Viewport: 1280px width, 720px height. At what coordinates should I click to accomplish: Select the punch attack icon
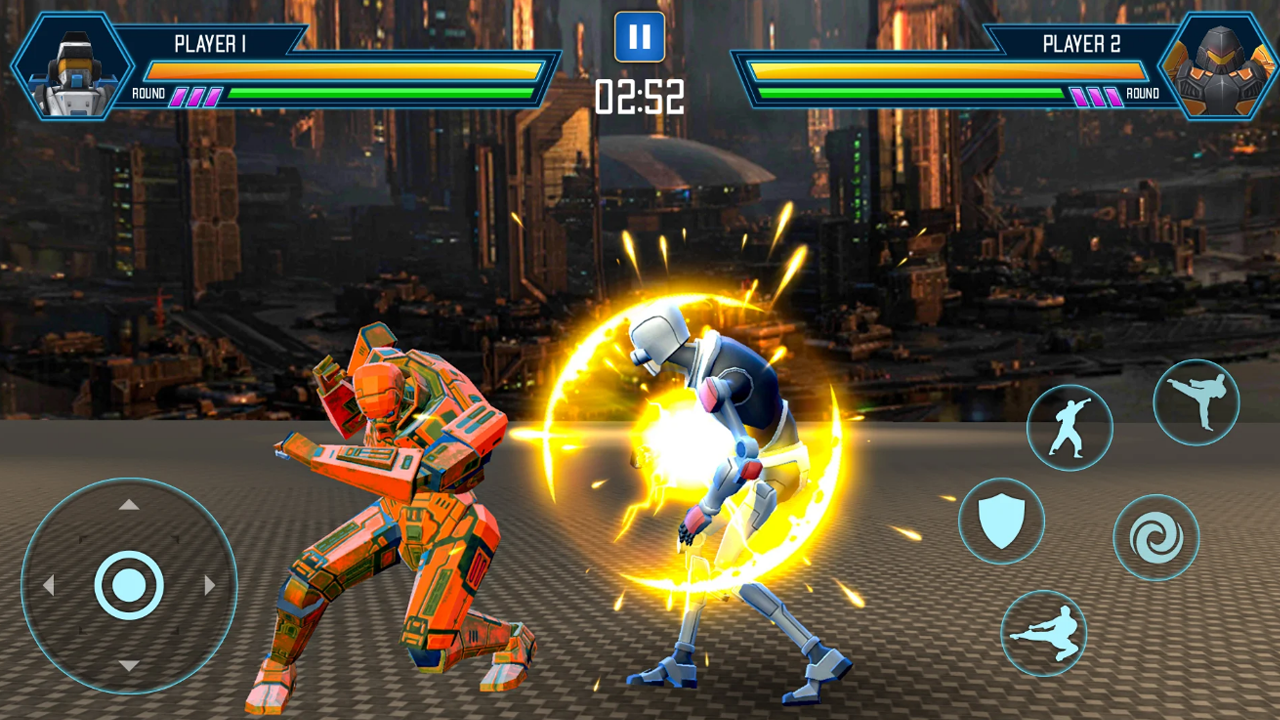(1070, 425)
